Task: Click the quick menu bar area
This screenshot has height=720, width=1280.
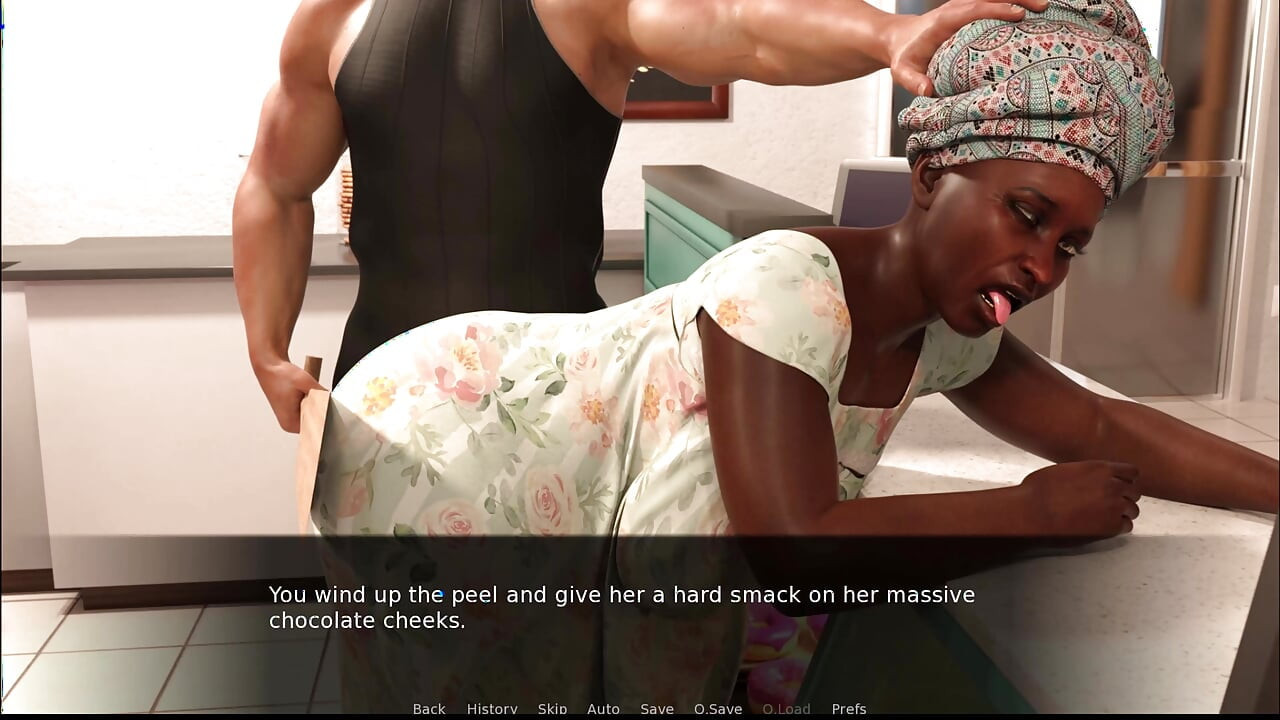Action: coord(640,708)
